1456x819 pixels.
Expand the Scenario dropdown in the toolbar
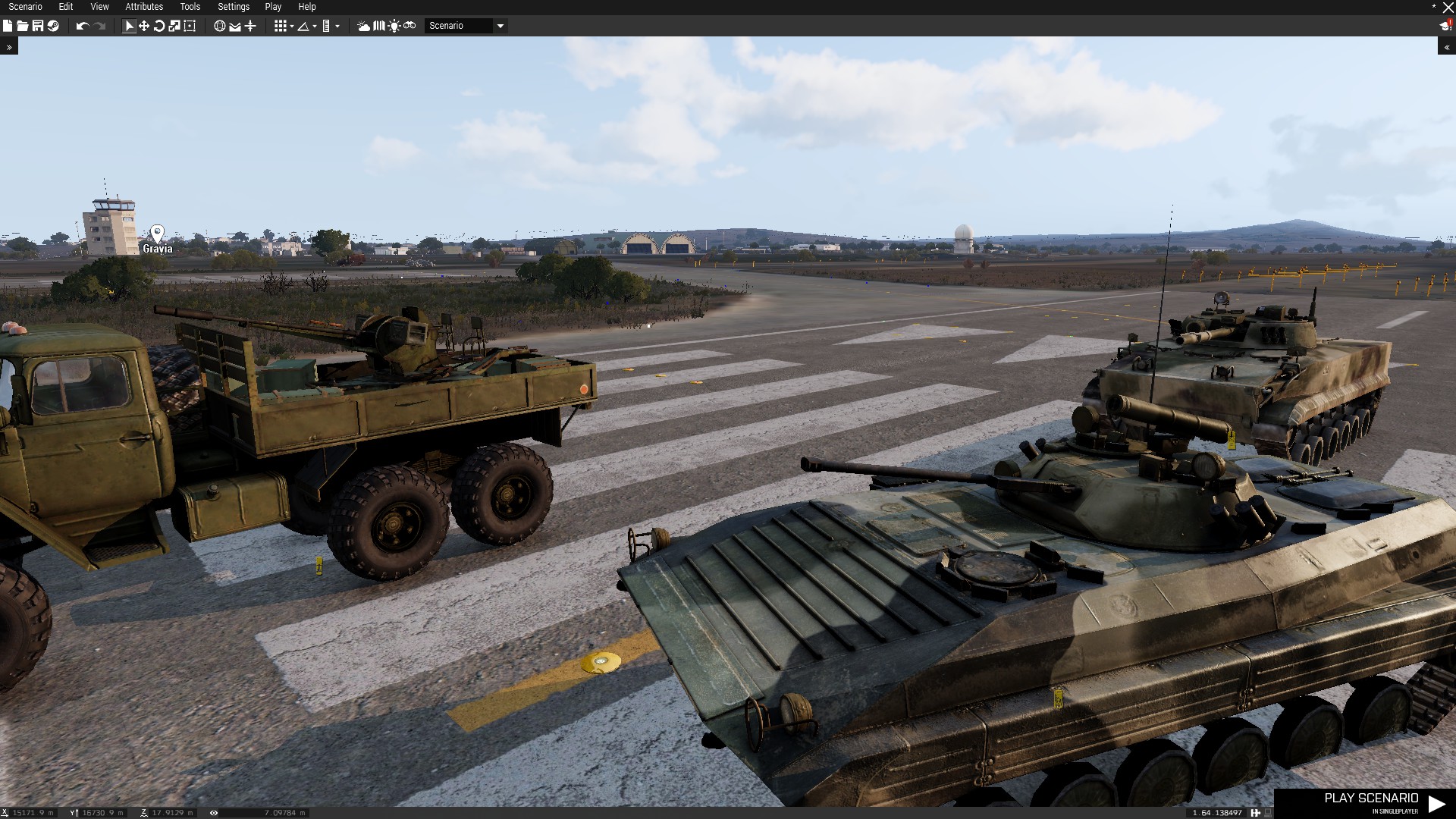coord(500,26)
